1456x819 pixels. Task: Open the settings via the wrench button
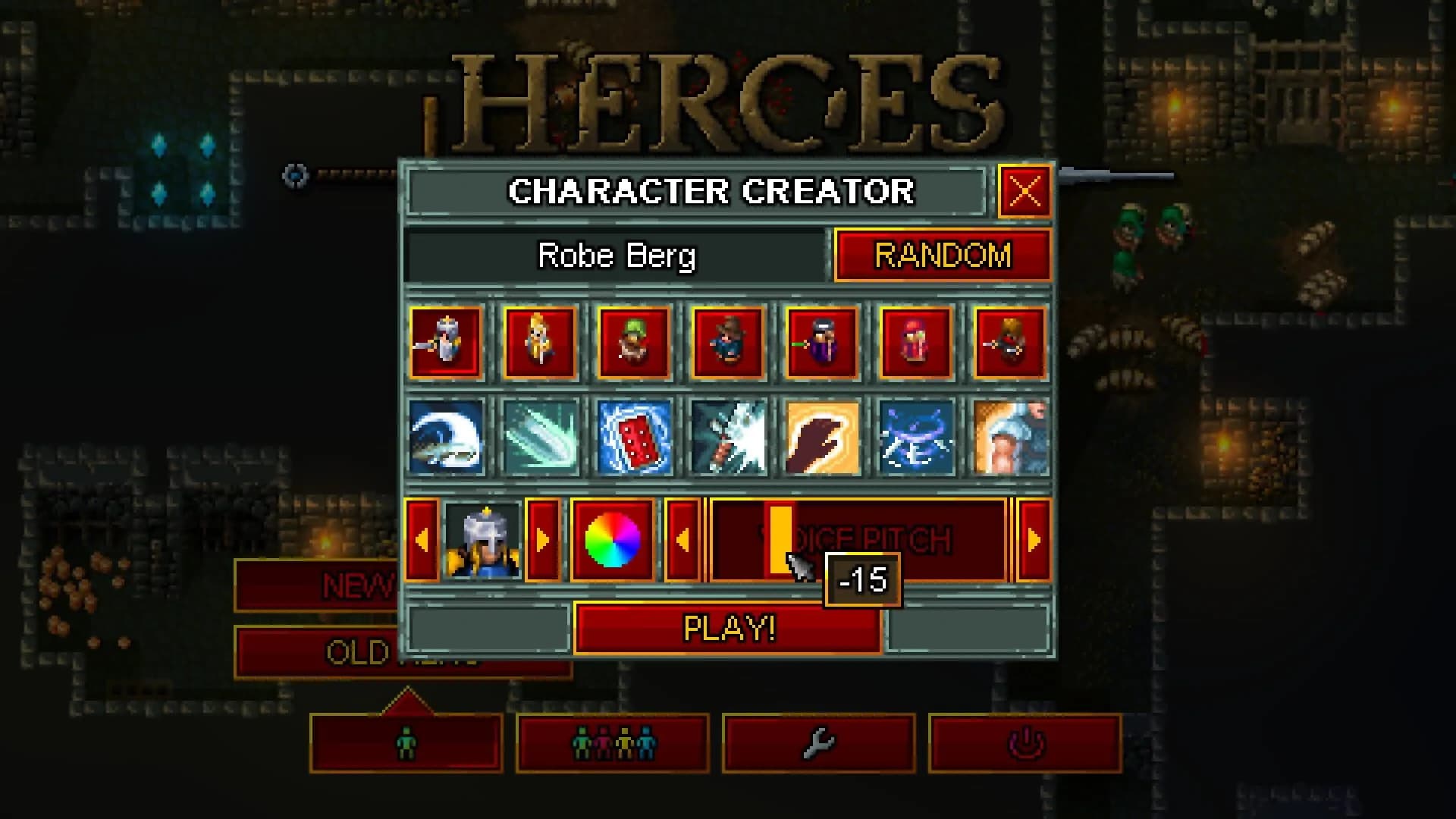pos(821,744)
